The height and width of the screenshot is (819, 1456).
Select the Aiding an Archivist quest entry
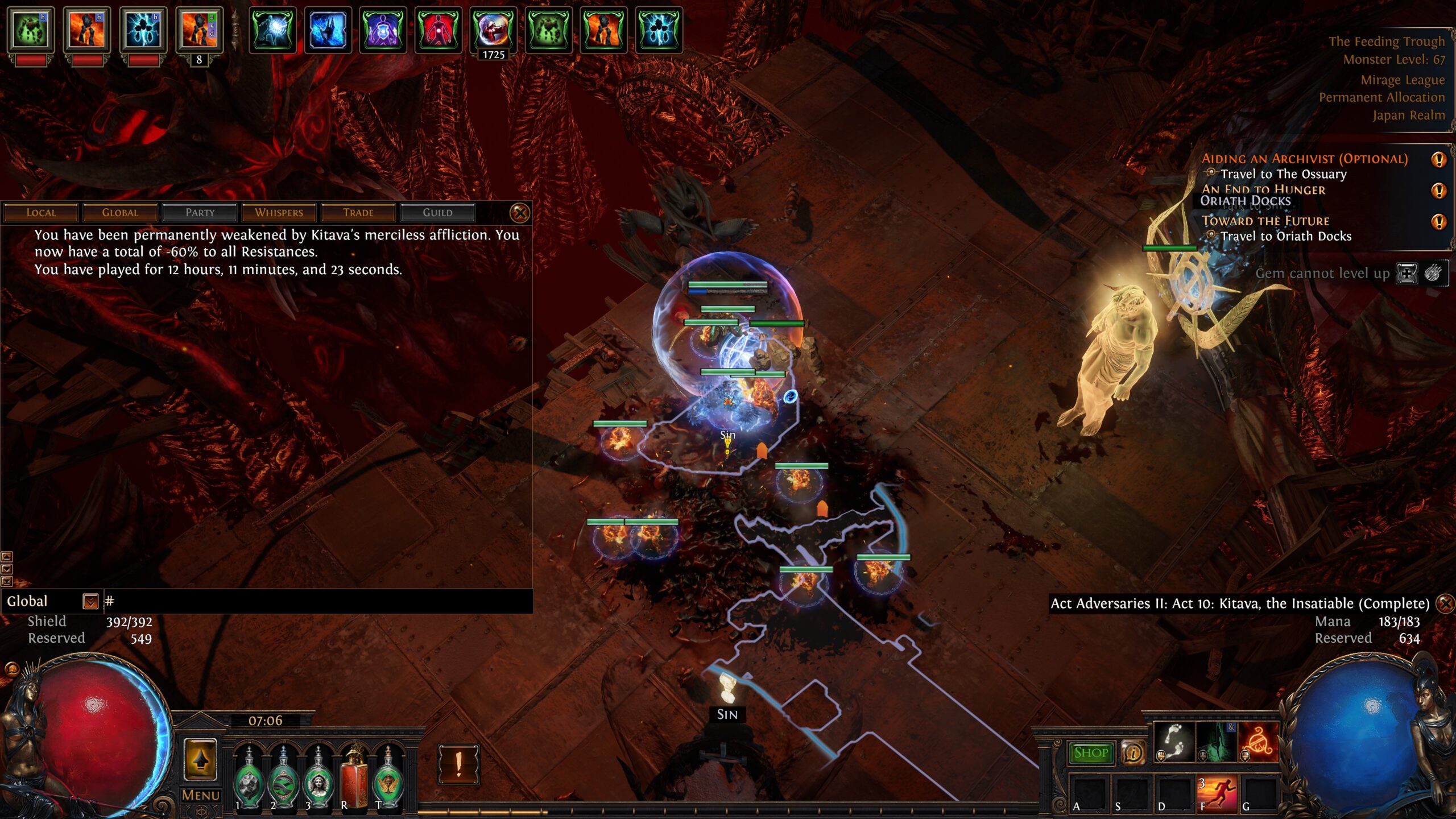point(1304,159)
